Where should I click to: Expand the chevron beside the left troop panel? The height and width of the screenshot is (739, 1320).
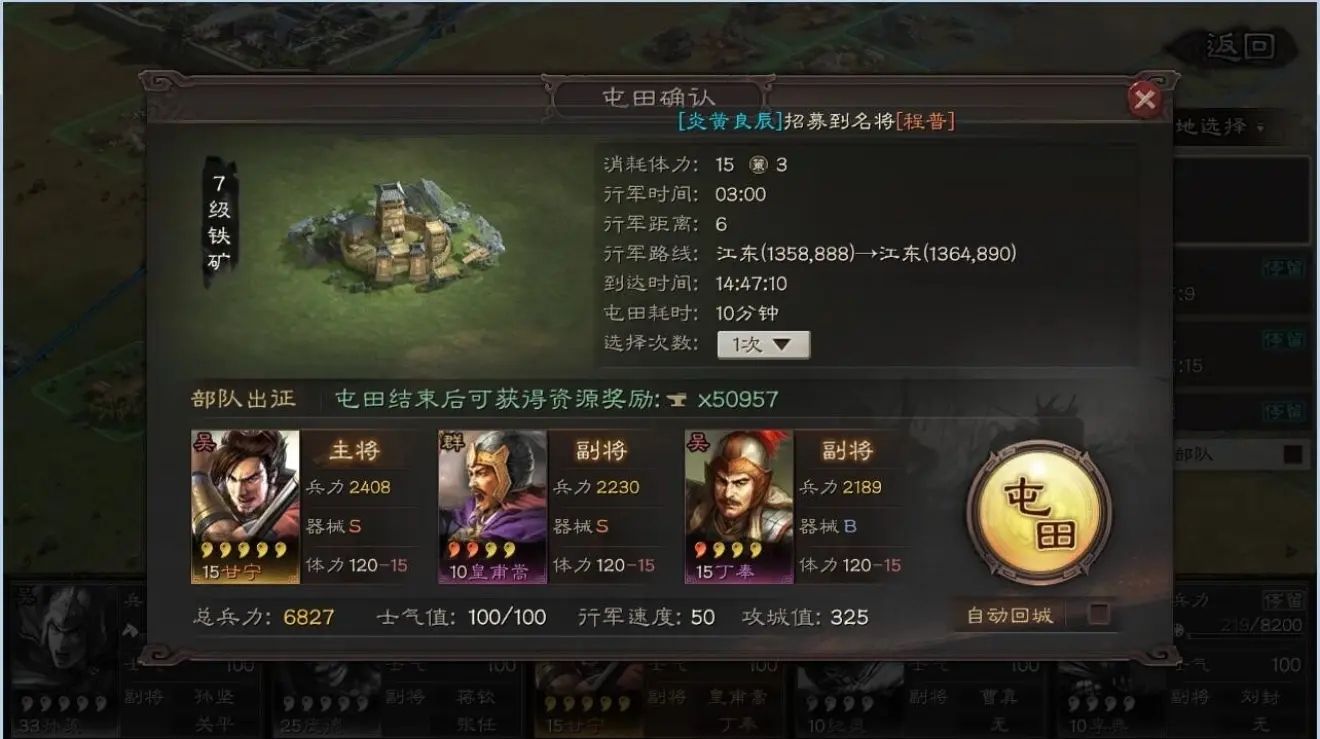coord(131,629)
